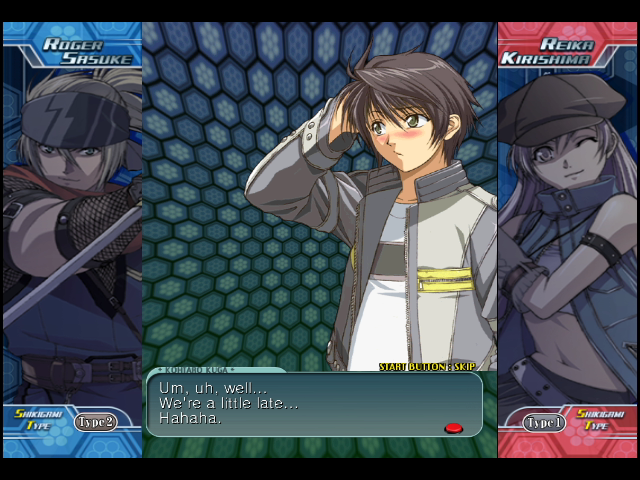640x480 pixels.
Task: Click the red continue indicator in dialogue
Action: tap(453, 428)
